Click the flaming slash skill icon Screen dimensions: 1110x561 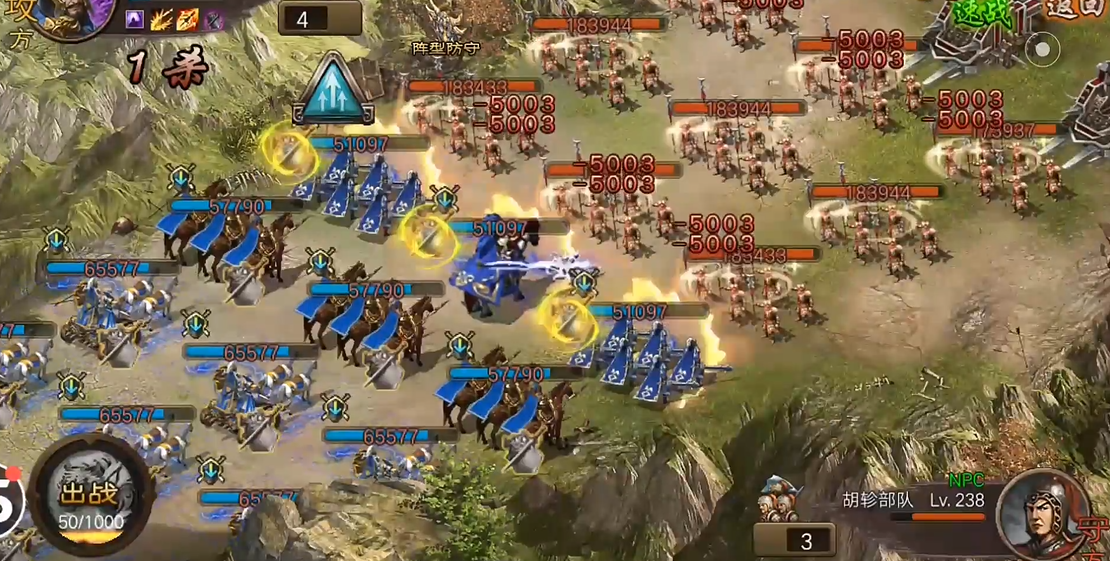187,19
